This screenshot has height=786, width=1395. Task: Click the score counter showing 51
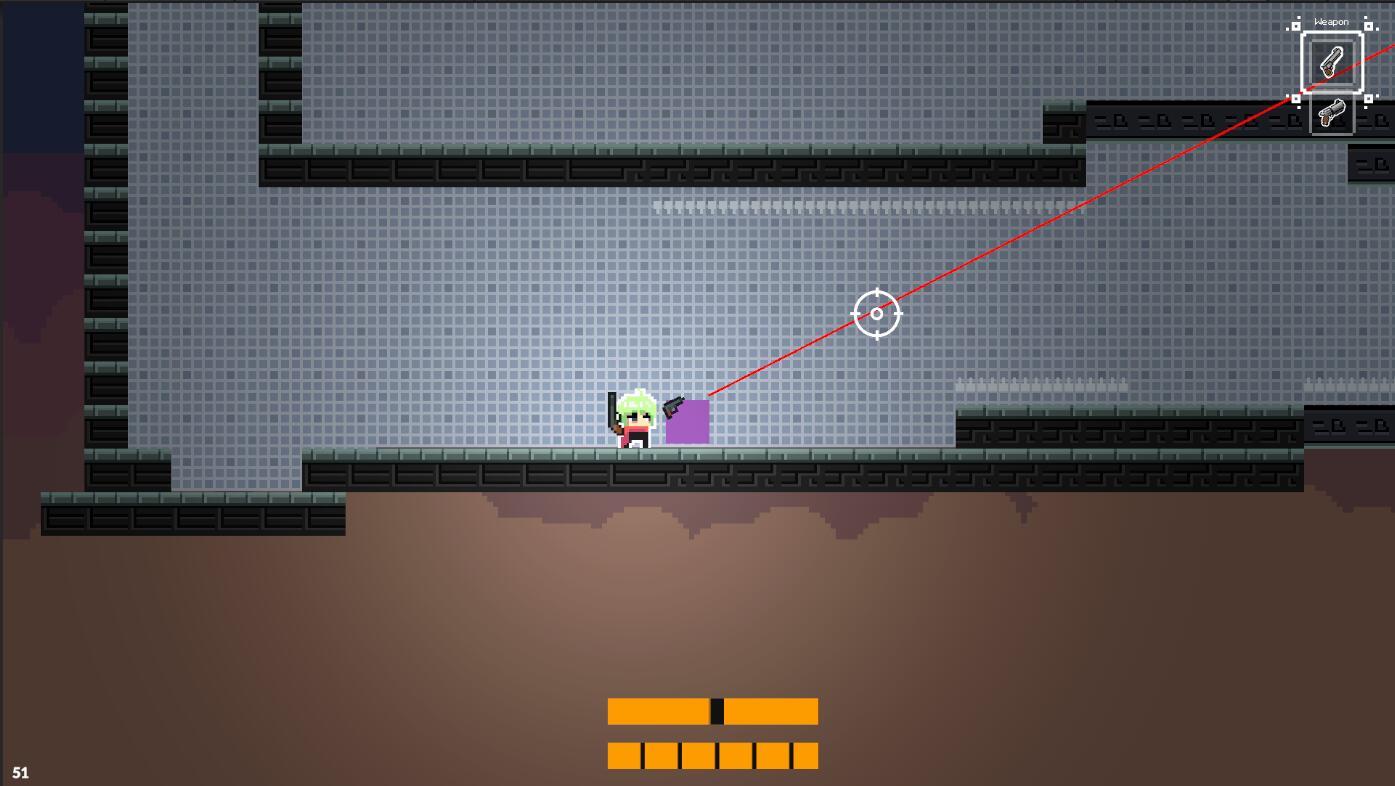pos(20,772)
